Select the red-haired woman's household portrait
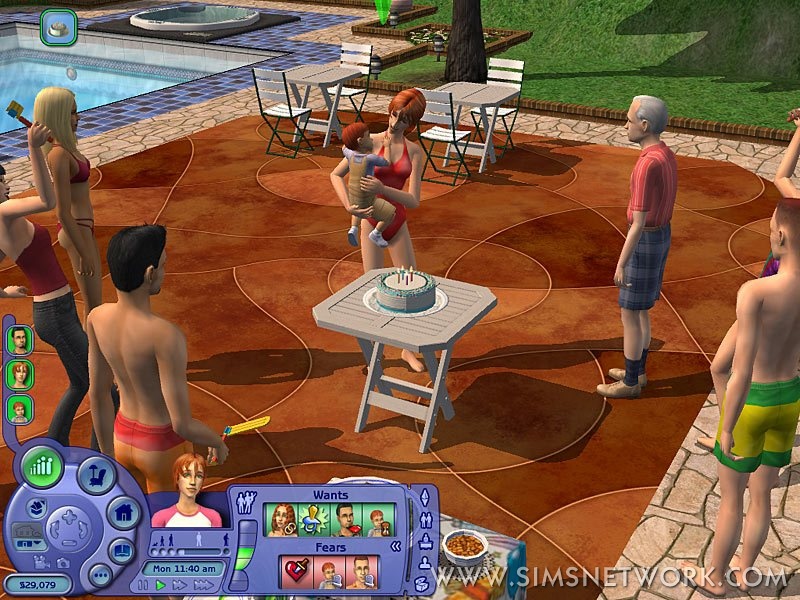This screenshot has height=600, width=800. click(19, 374)
